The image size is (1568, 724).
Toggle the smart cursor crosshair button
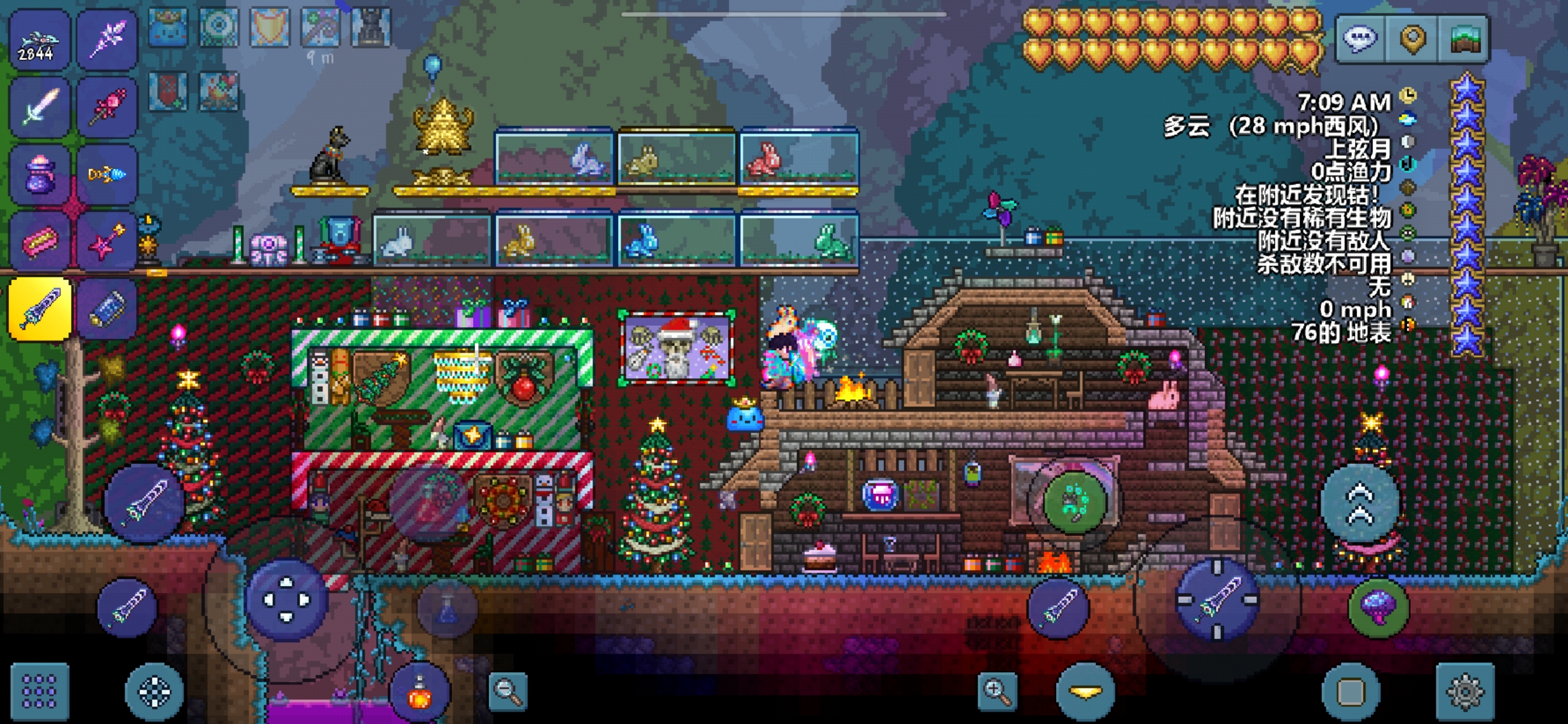tap(155, 691)
